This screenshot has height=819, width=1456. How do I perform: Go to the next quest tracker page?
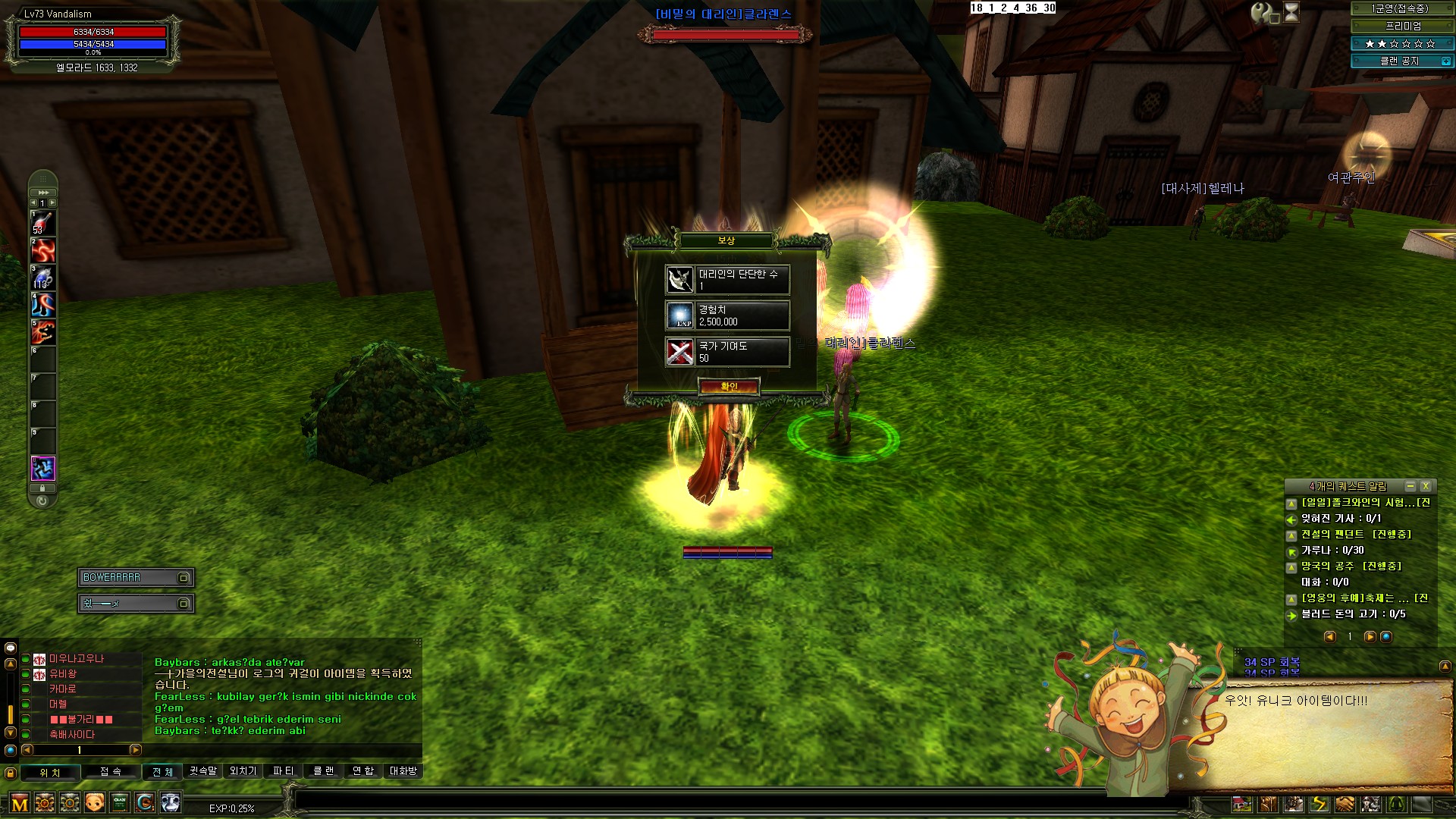tap(1370, 637)
